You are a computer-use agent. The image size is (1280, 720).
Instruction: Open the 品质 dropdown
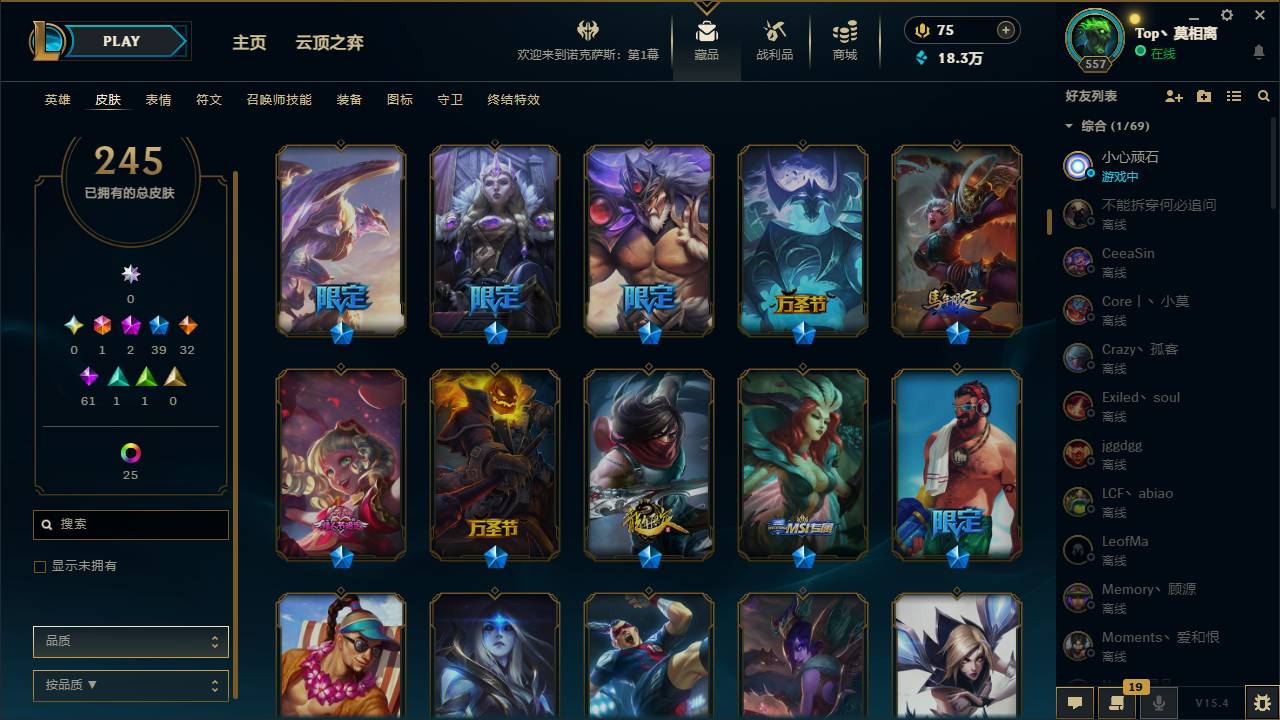130,641
